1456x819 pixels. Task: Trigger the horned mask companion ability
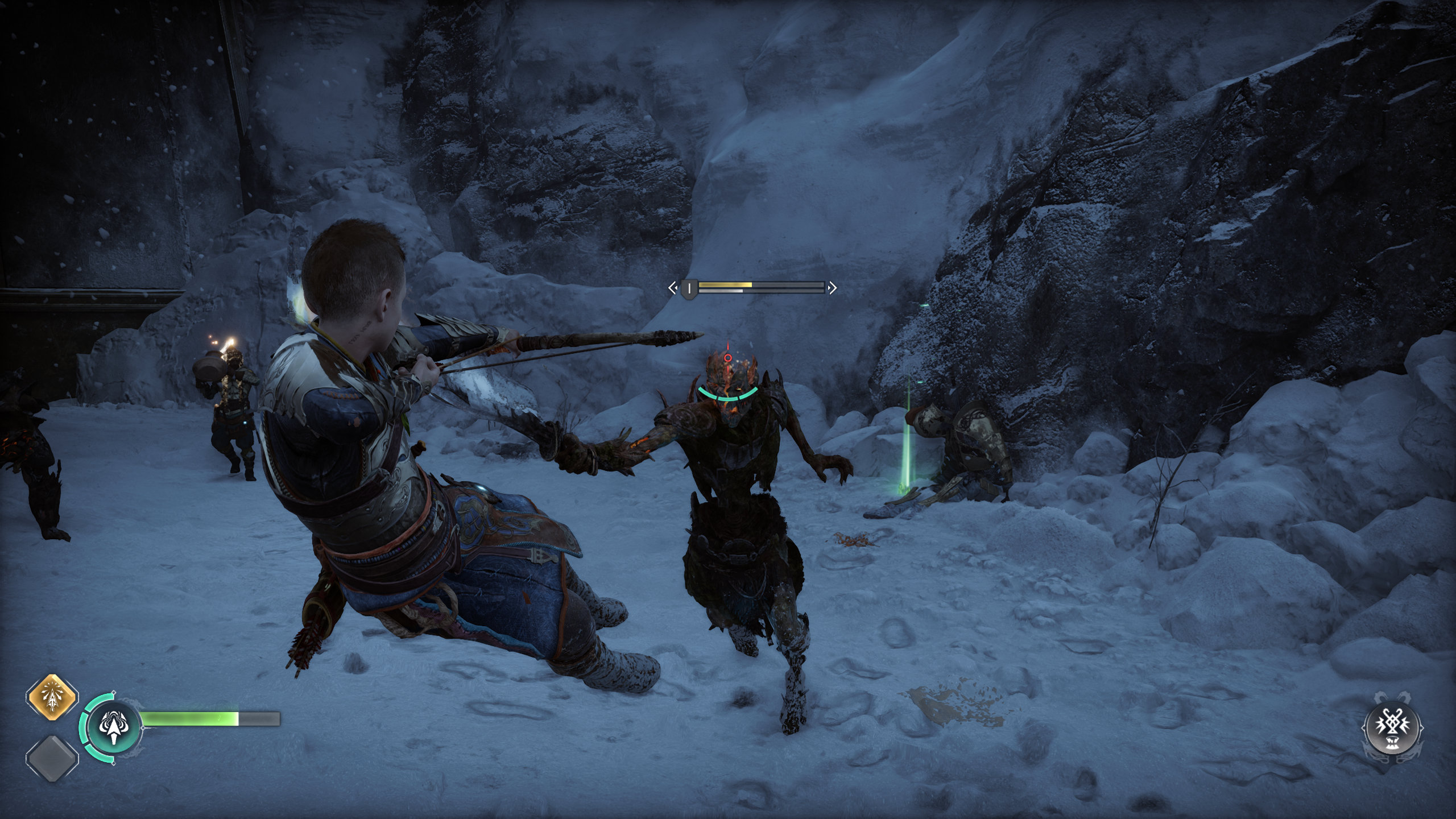[x=1393, y=729]
